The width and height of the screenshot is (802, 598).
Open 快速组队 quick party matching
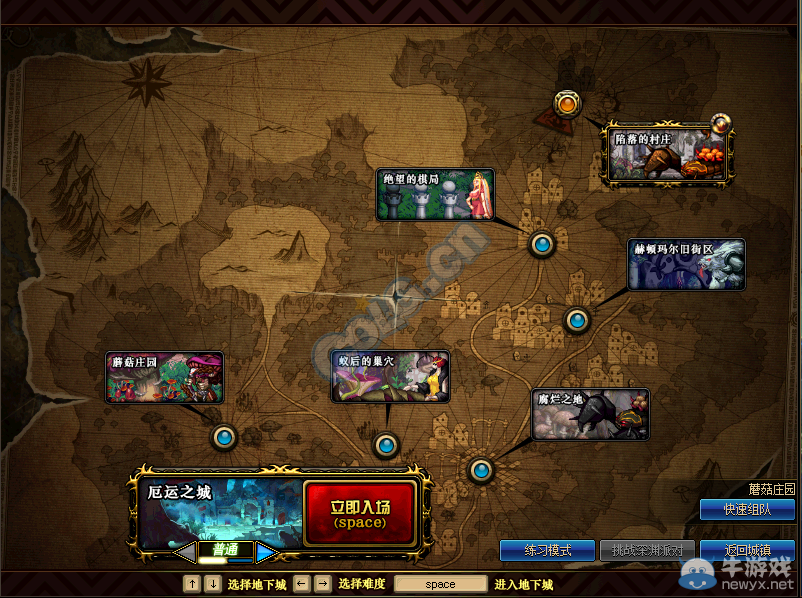click(747, 509)
